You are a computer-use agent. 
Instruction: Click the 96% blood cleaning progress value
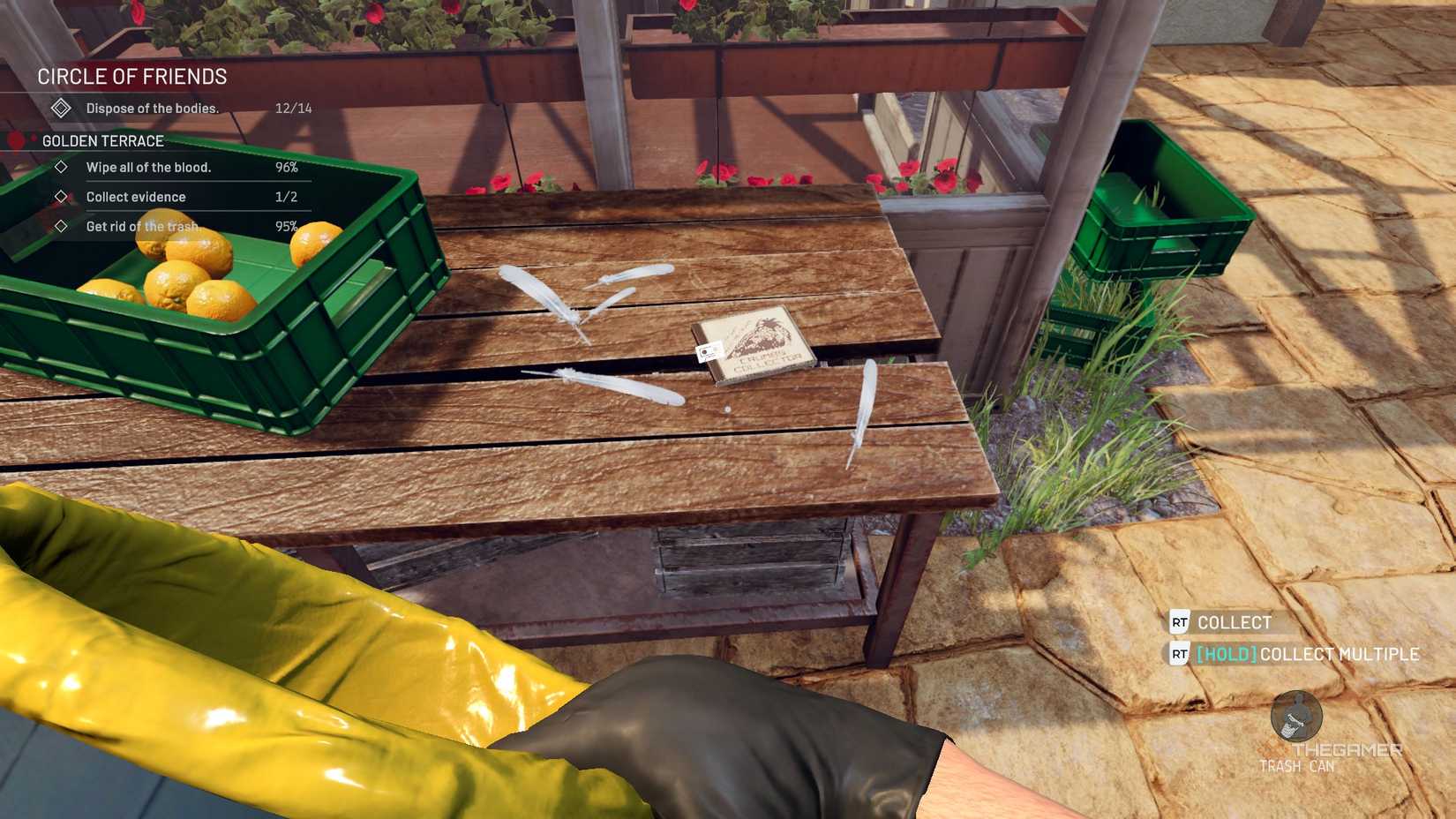[x=289, y=166]
